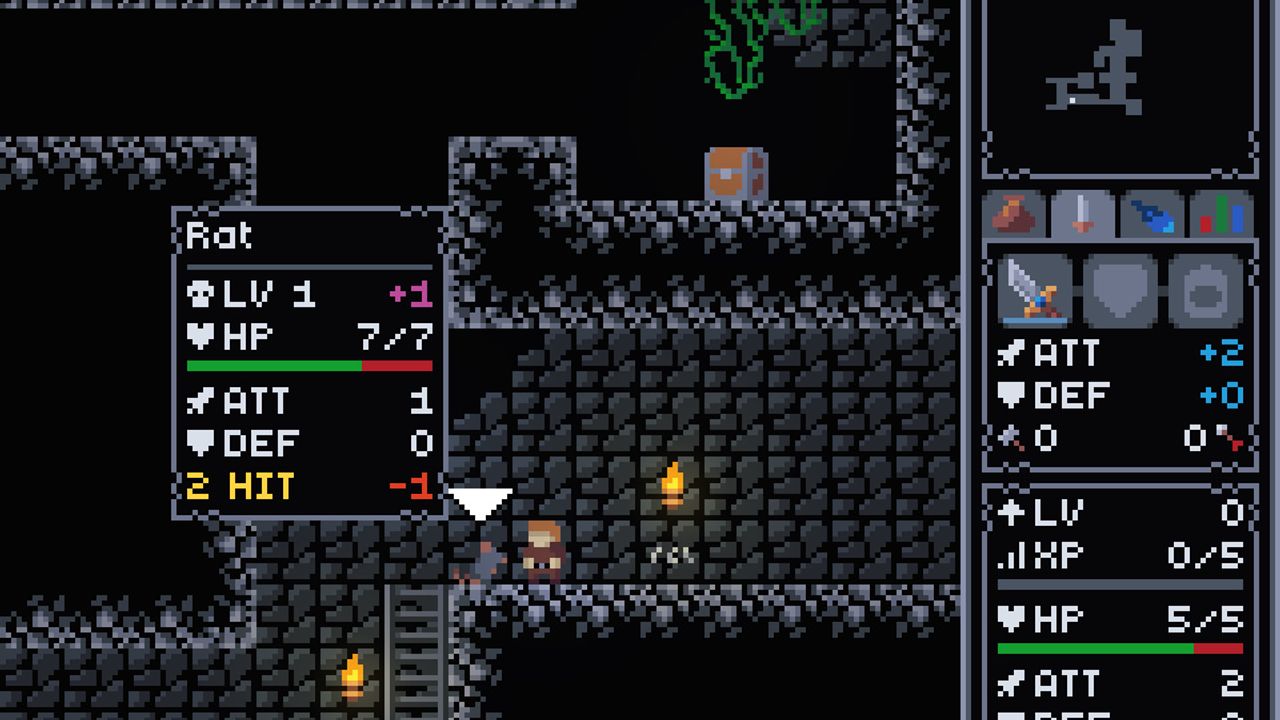Show the bar chart stats tab

[x=1221, y=214]
